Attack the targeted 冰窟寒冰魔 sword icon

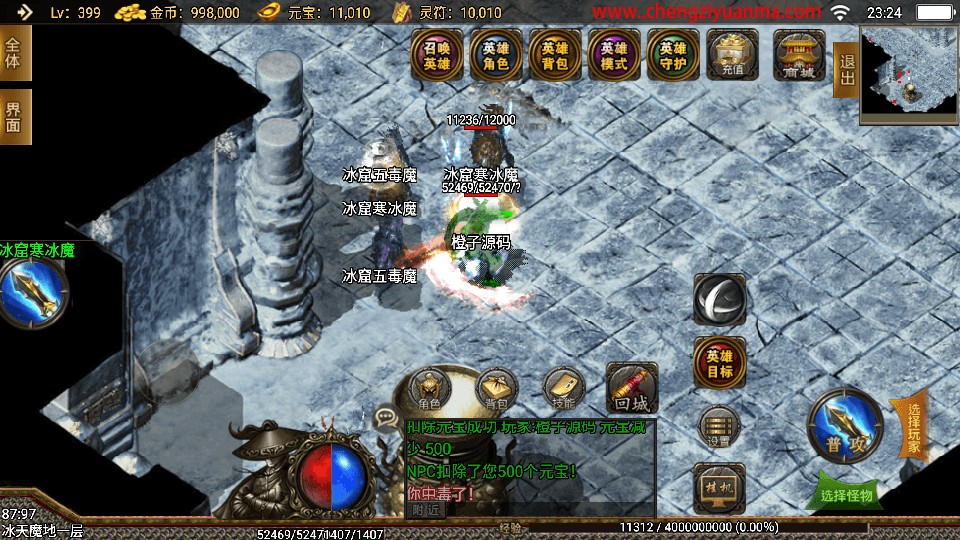coord(32,291)
